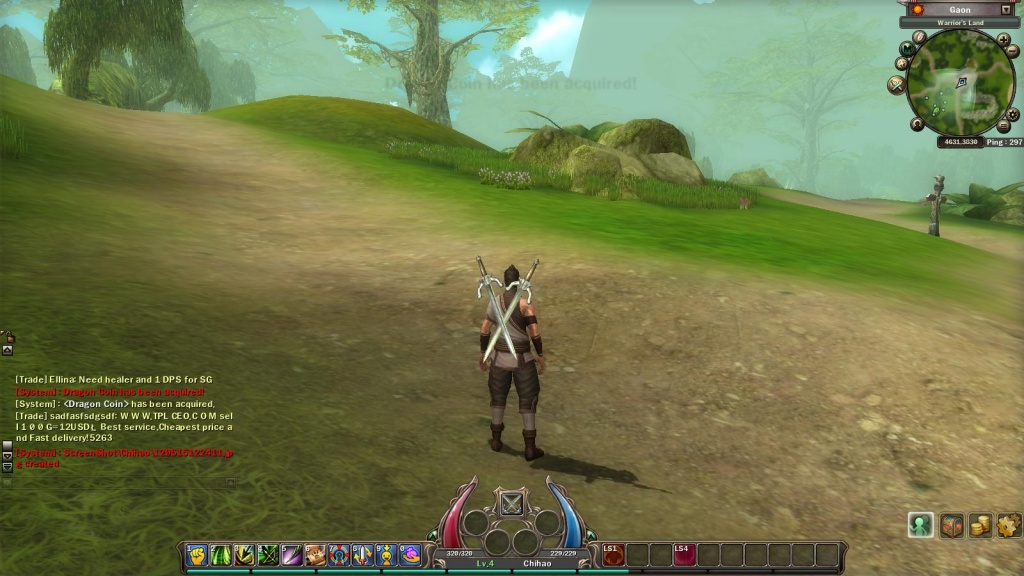Select the bear face icon in slot 6
This screenshot has width=1024, height=576.
click(315, 555)
